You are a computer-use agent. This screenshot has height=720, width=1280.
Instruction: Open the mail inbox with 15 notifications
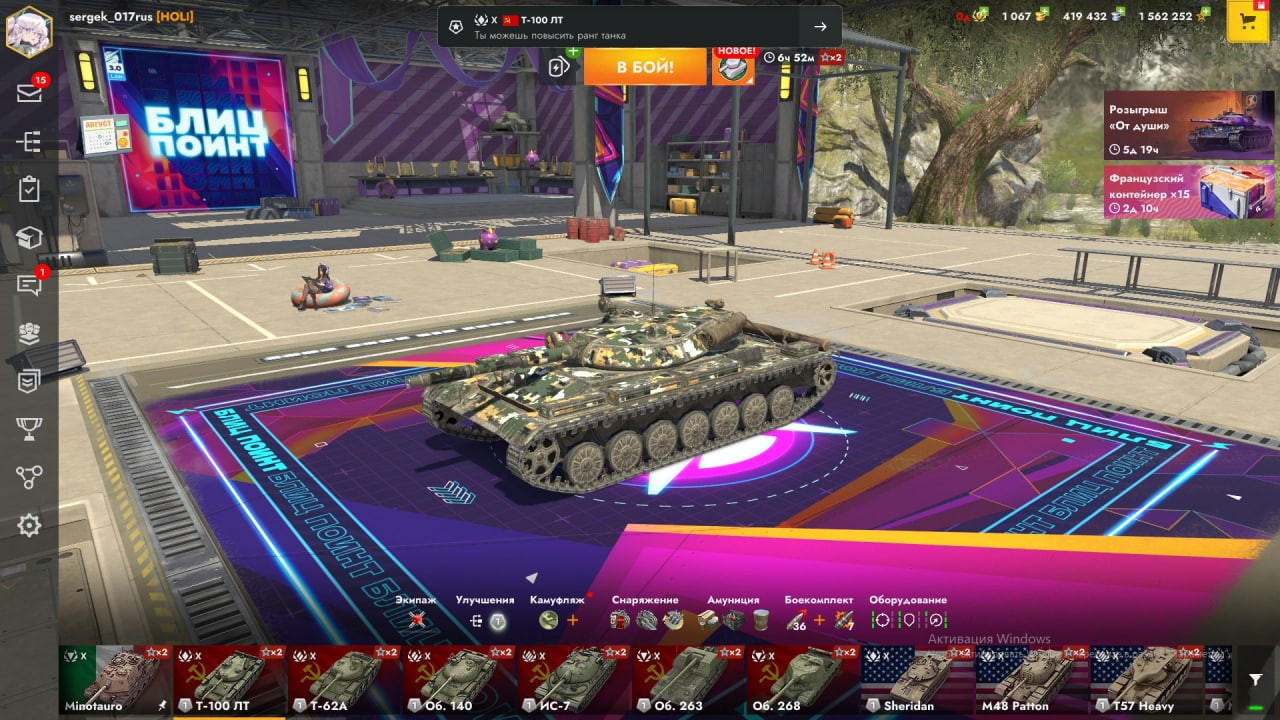(29, 93)
